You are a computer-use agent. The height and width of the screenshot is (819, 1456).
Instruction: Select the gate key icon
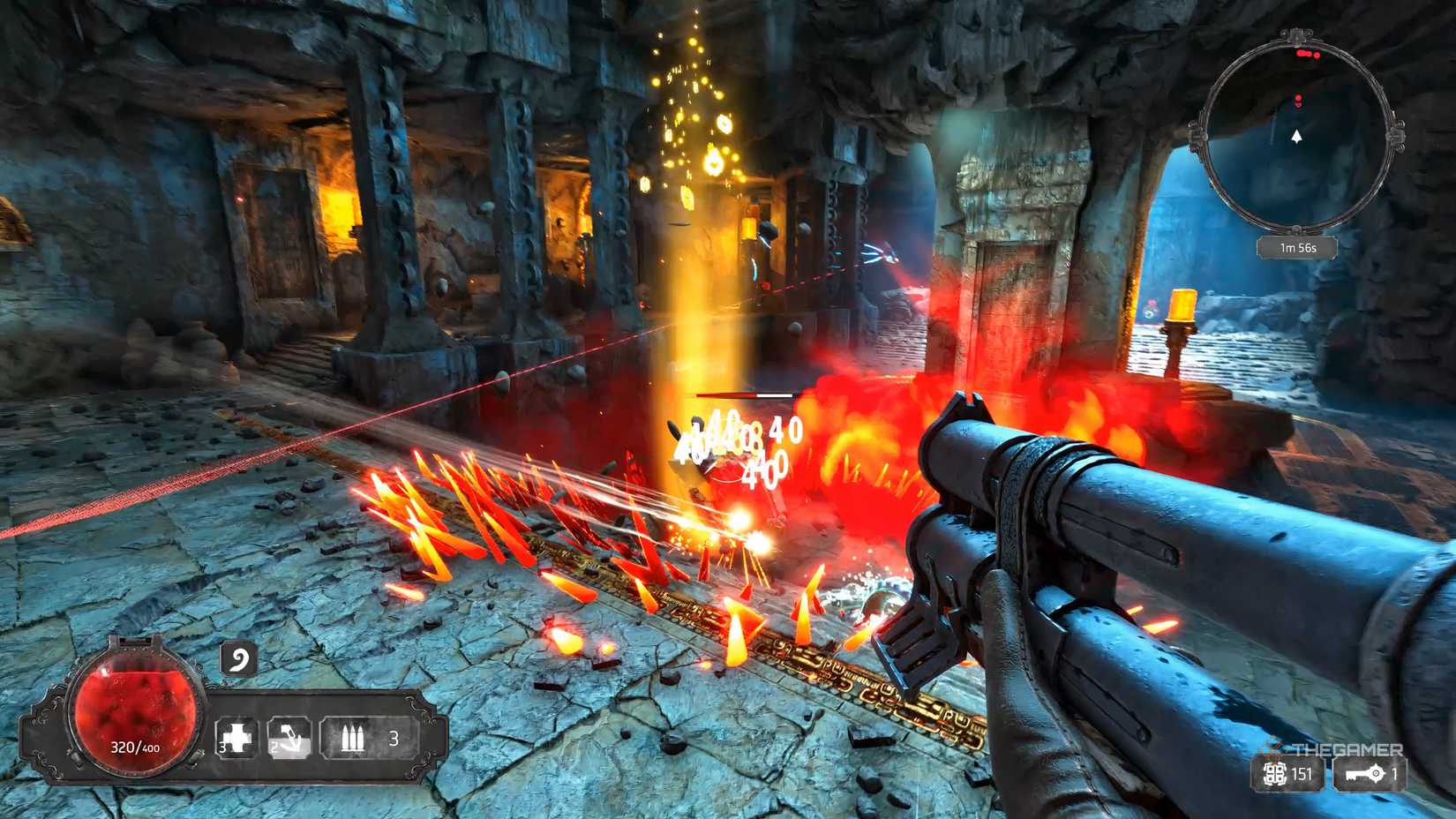click(1367, 774)
